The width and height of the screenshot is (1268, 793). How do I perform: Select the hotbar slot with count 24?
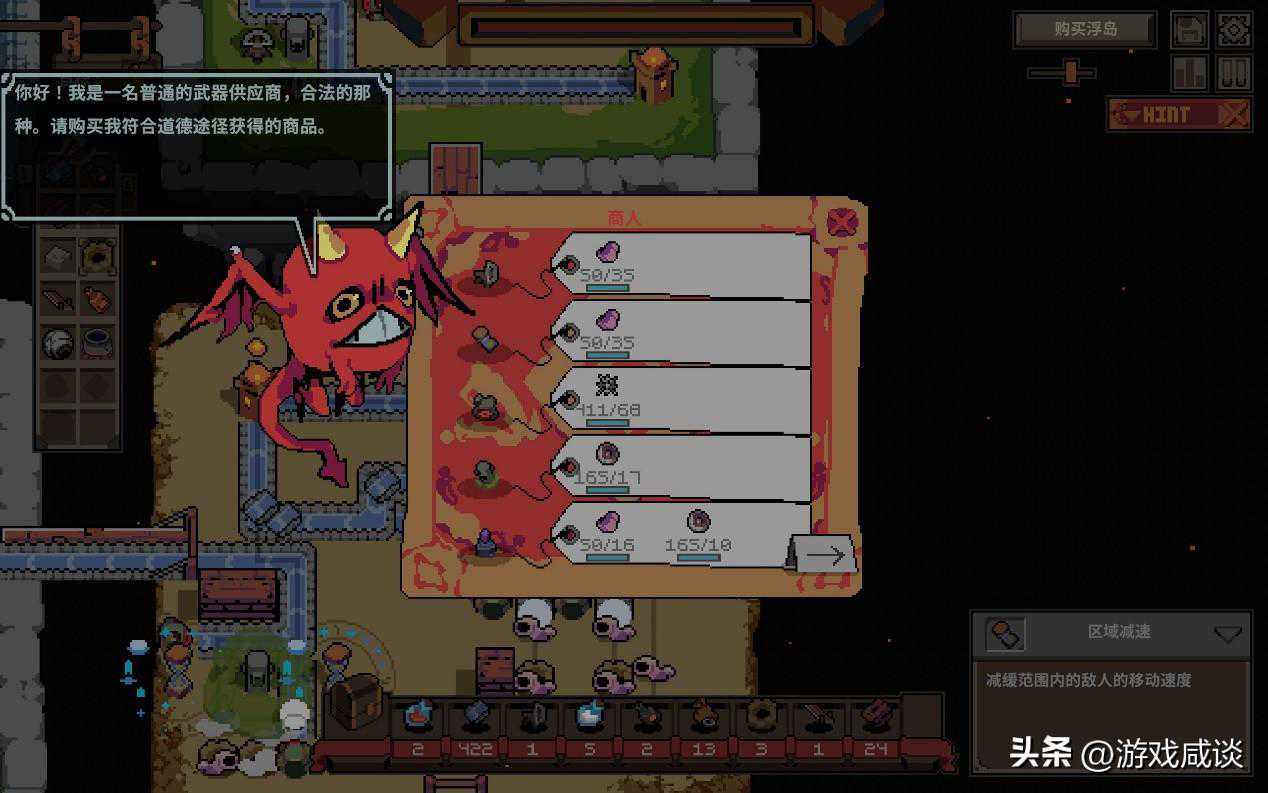coord(874,717)
